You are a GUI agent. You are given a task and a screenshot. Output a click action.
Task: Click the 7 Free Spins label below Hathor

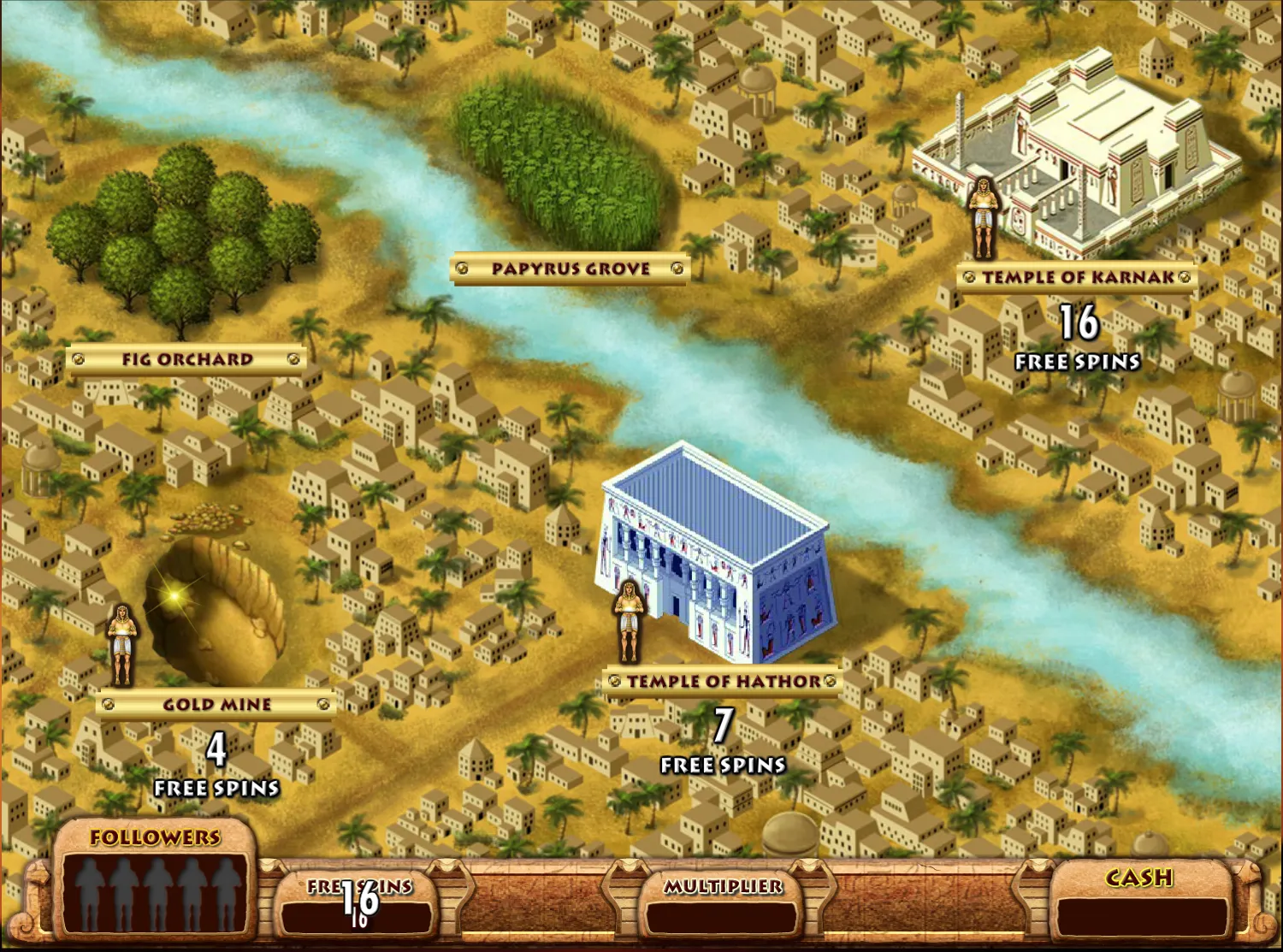(x=723, y=737)
